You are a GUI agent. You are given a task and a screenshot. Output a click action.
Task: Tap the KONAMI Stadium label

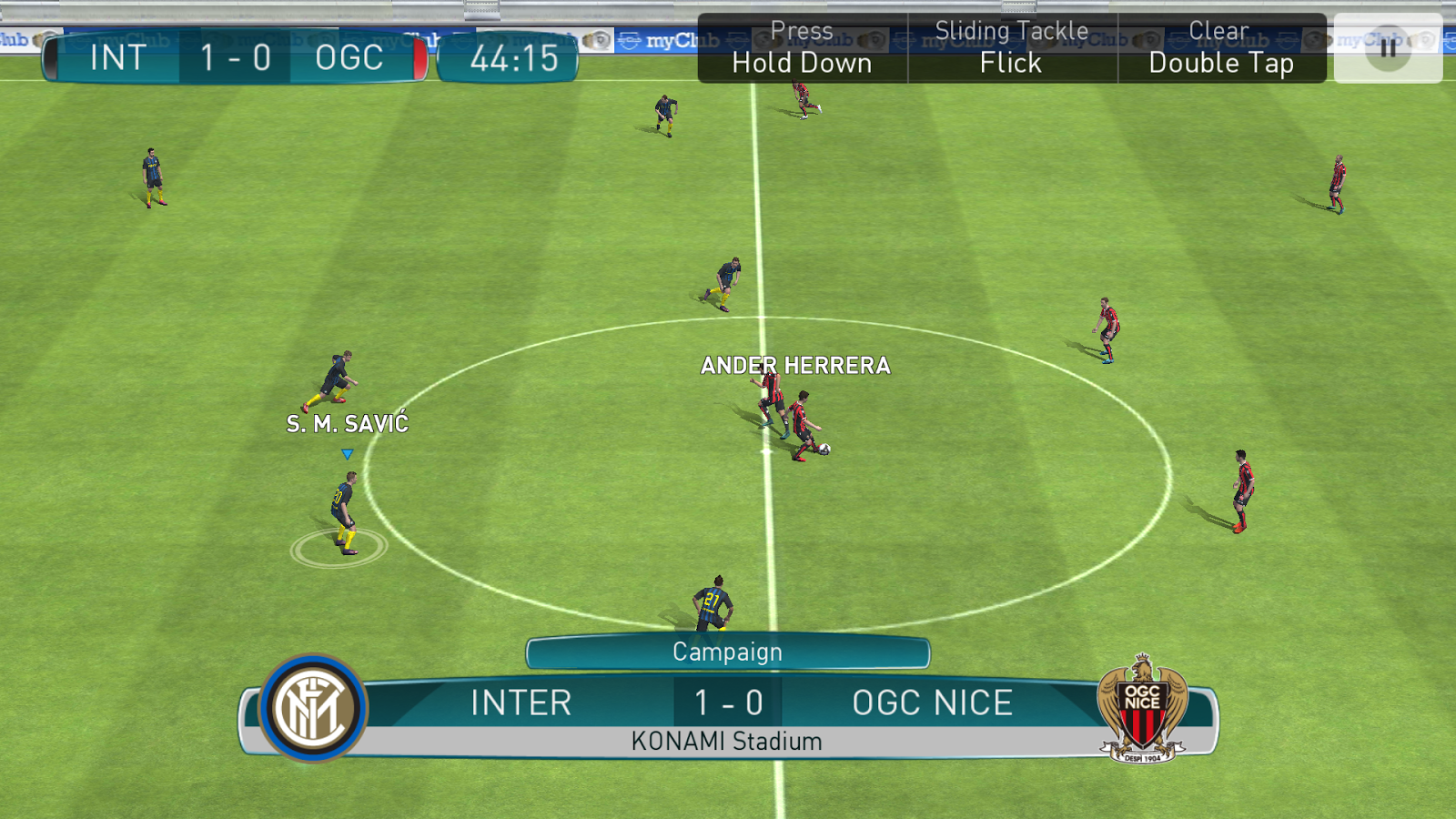[725, 741]
